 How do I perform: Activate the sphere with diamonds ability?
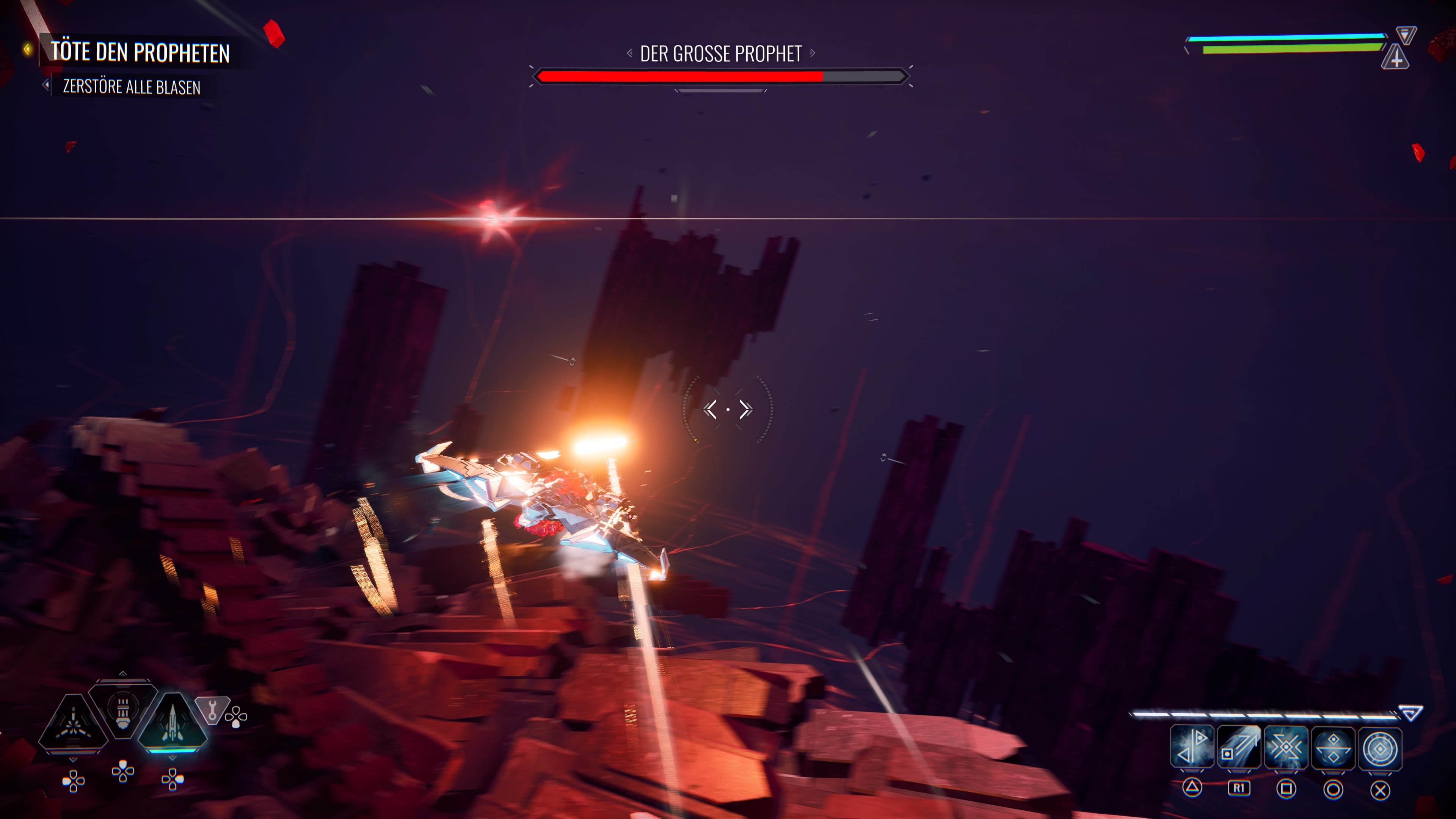[x=1333, y=748]
